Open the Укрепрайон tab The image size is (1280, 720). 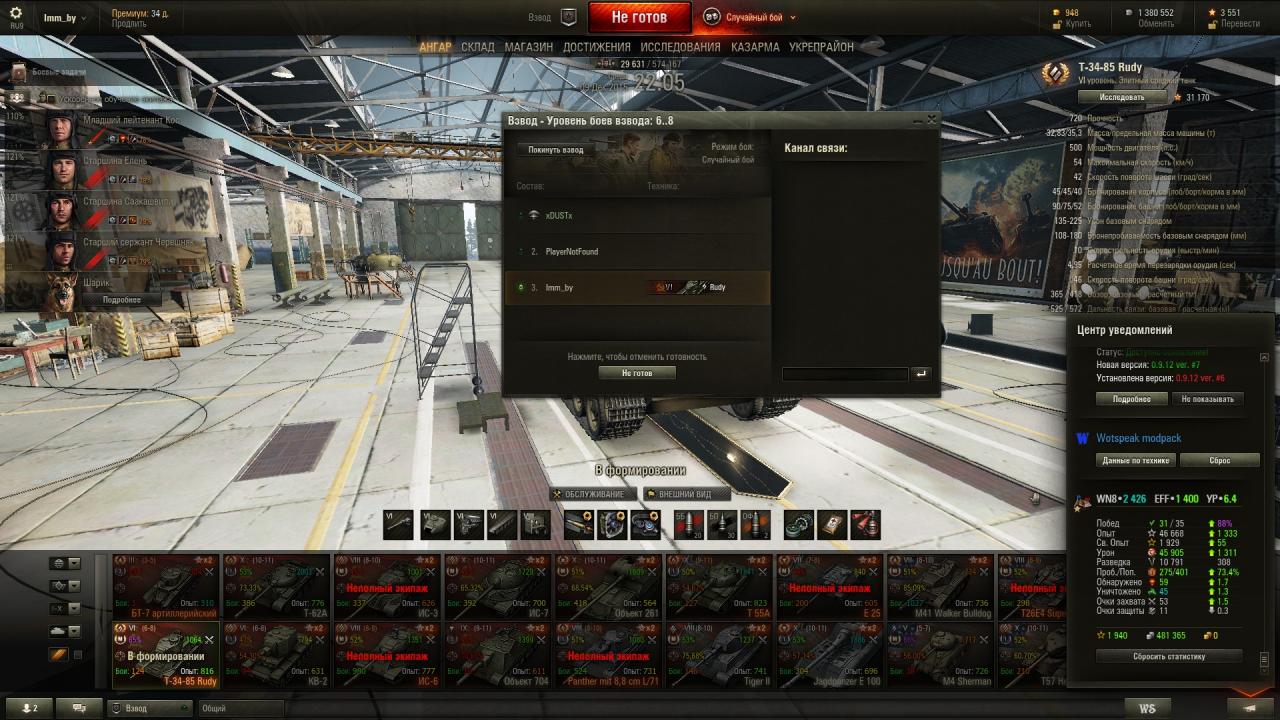[821, 47]
